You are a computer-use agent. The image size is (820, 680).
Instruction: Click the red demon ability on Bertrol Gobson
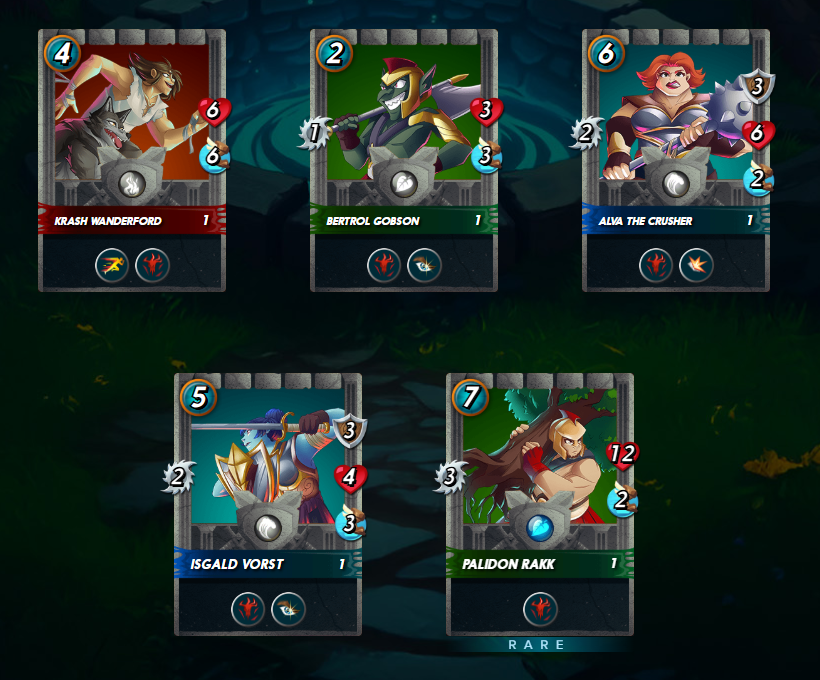[x=385, y=265]
